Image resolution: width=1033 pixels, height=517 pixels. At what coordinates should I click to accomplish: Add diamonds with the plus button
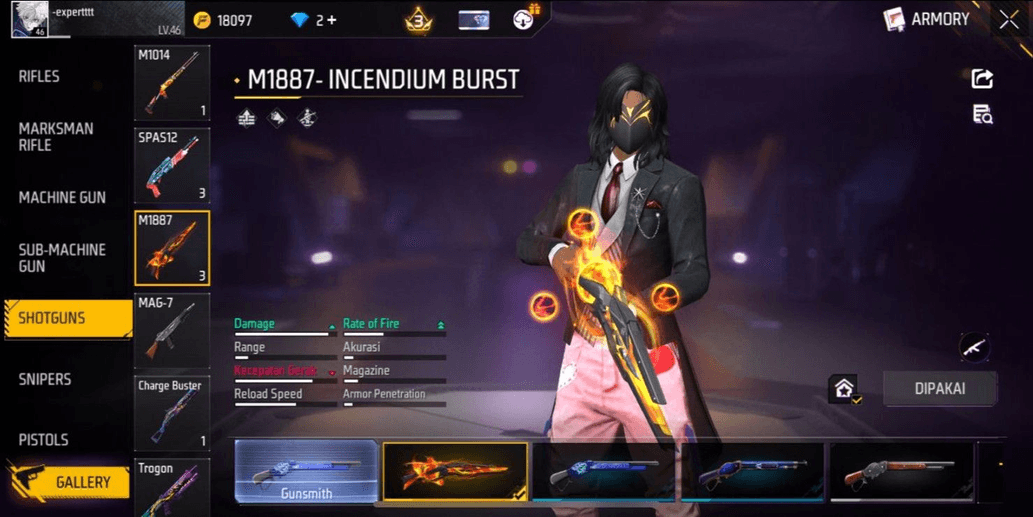[331, 20]
